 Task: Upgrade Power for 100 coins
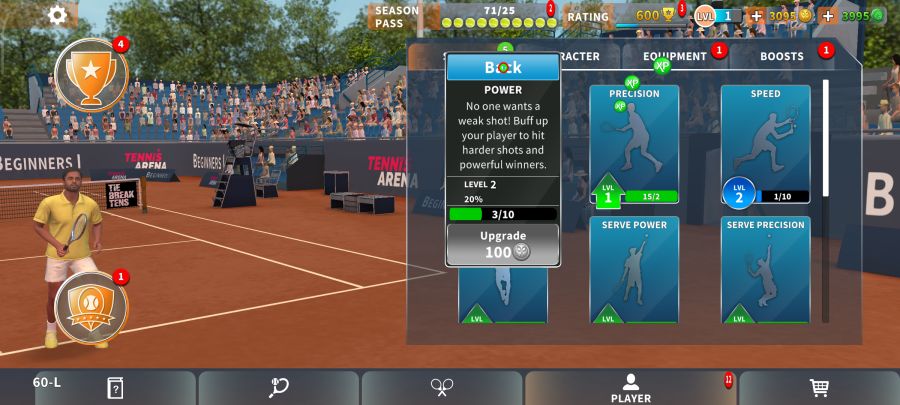click(503, 244)
